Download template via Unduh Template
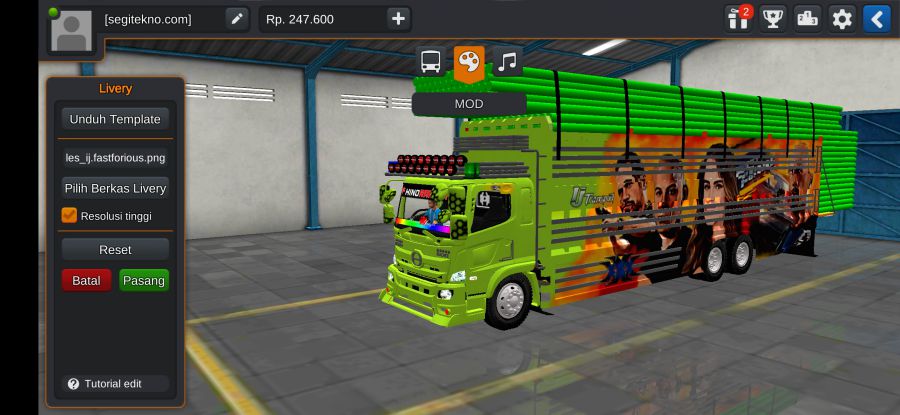Image resolution: width=900 pixels, height=415 pixels. point(115,119)
